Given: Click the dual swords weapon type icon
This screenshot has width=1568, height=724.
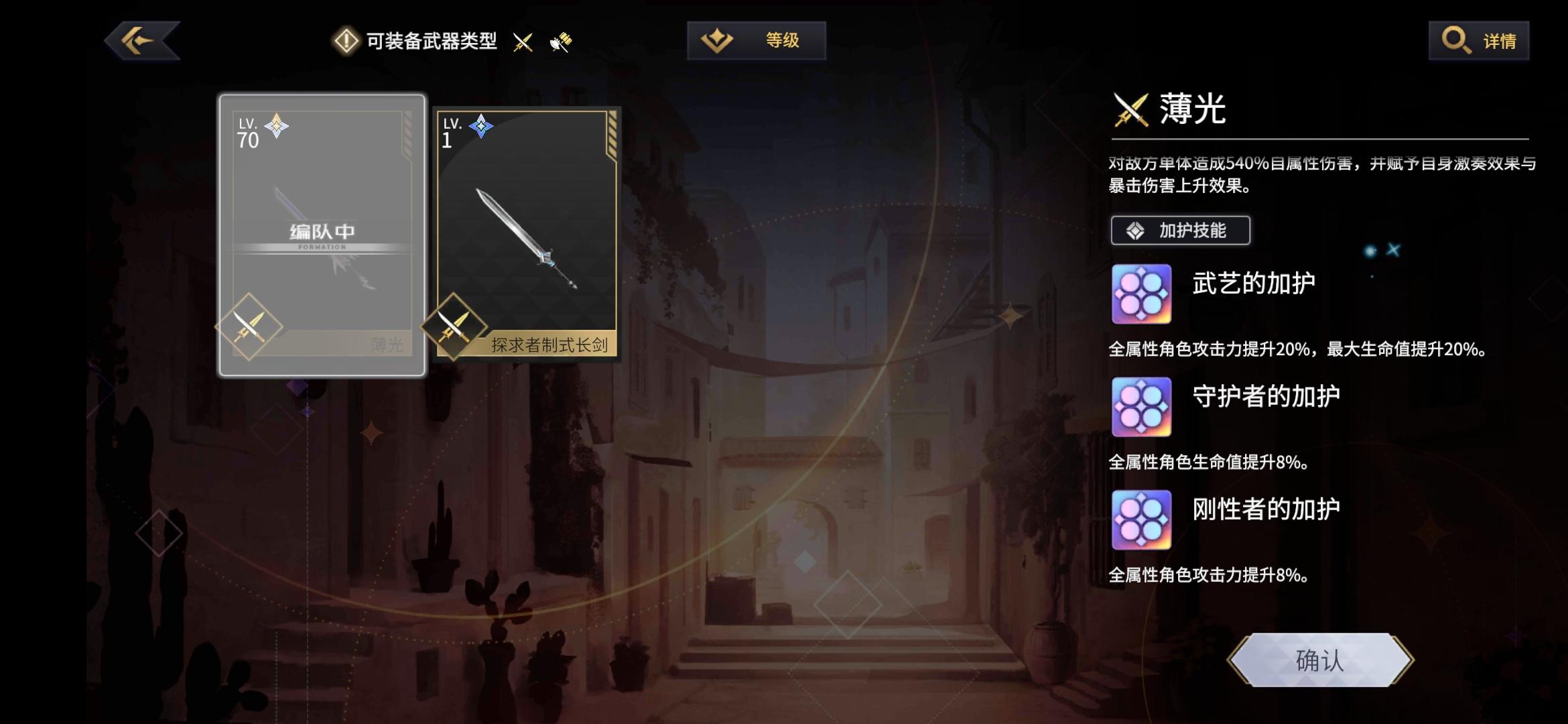Looking at the screenshot, I should 522,42.
